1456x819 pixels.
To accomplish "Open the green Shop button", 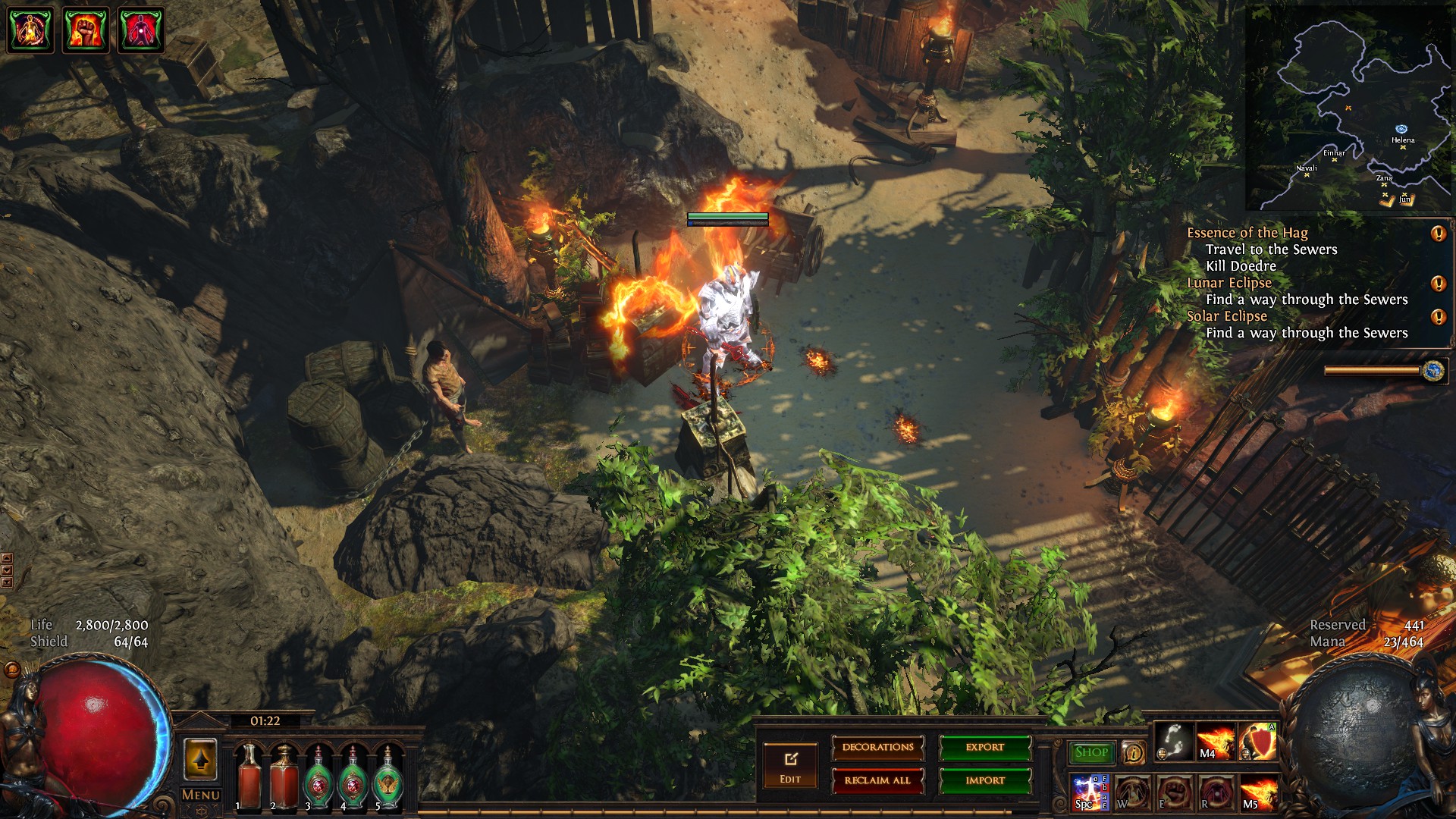I will click(x=1091, y=752).
